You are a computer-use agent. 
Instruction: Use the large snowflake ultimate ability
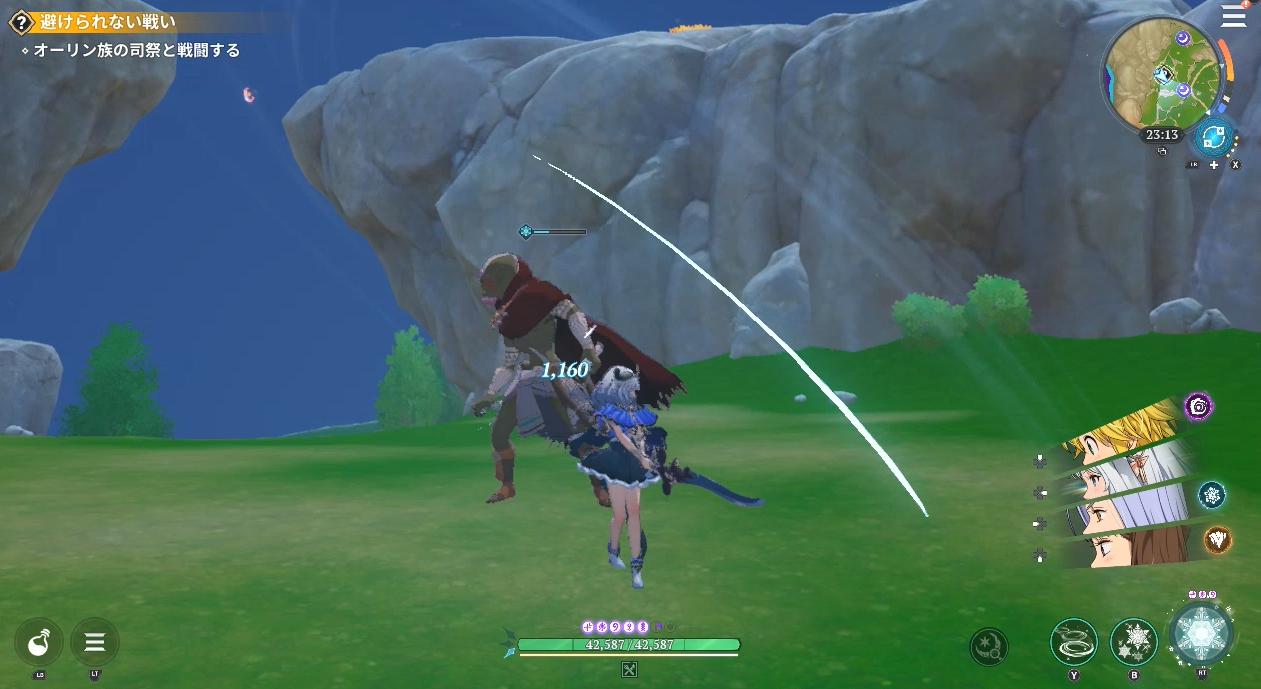[x=1201, y=633]
